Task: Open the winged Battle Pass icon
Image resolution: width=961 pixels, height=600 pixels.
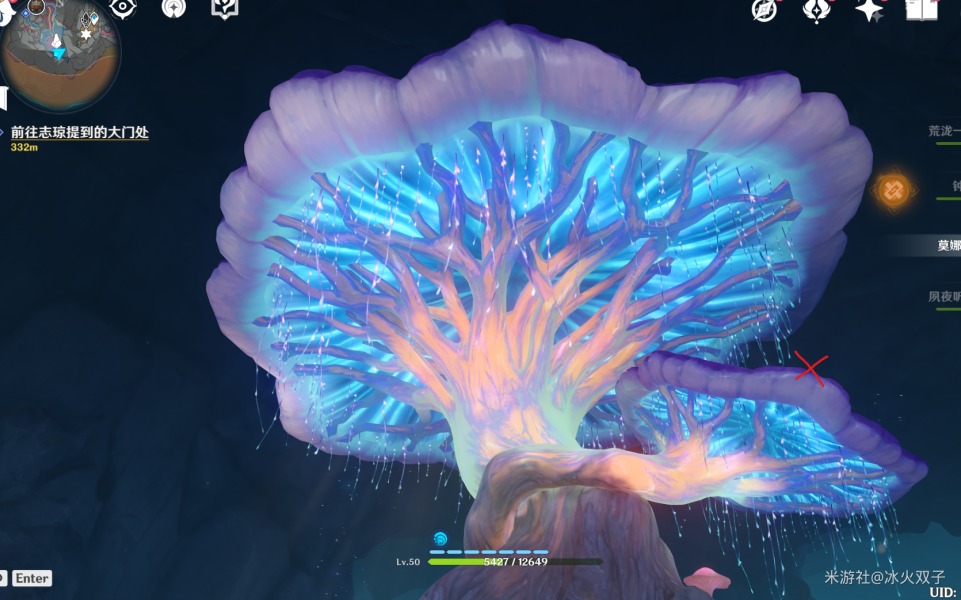Action: [817, 9]
